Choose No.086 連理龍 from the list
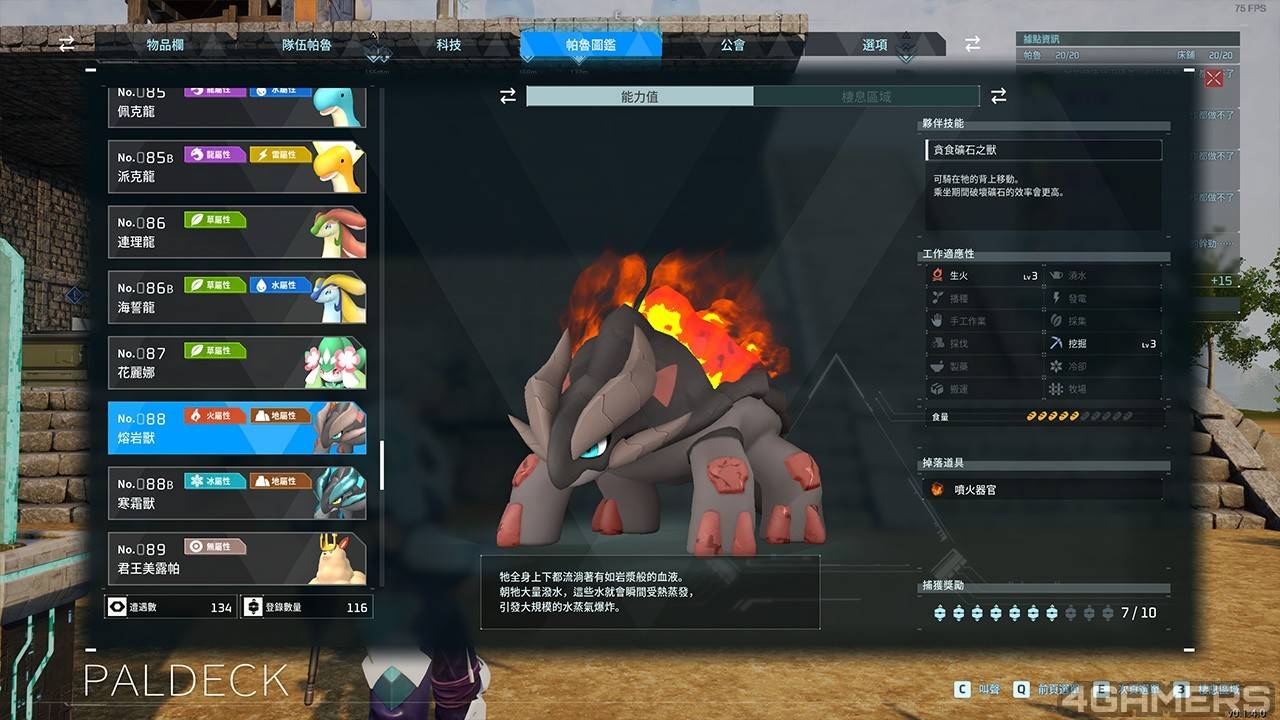The width and height of the screenshot is (1280, 720). coord(237,232)
